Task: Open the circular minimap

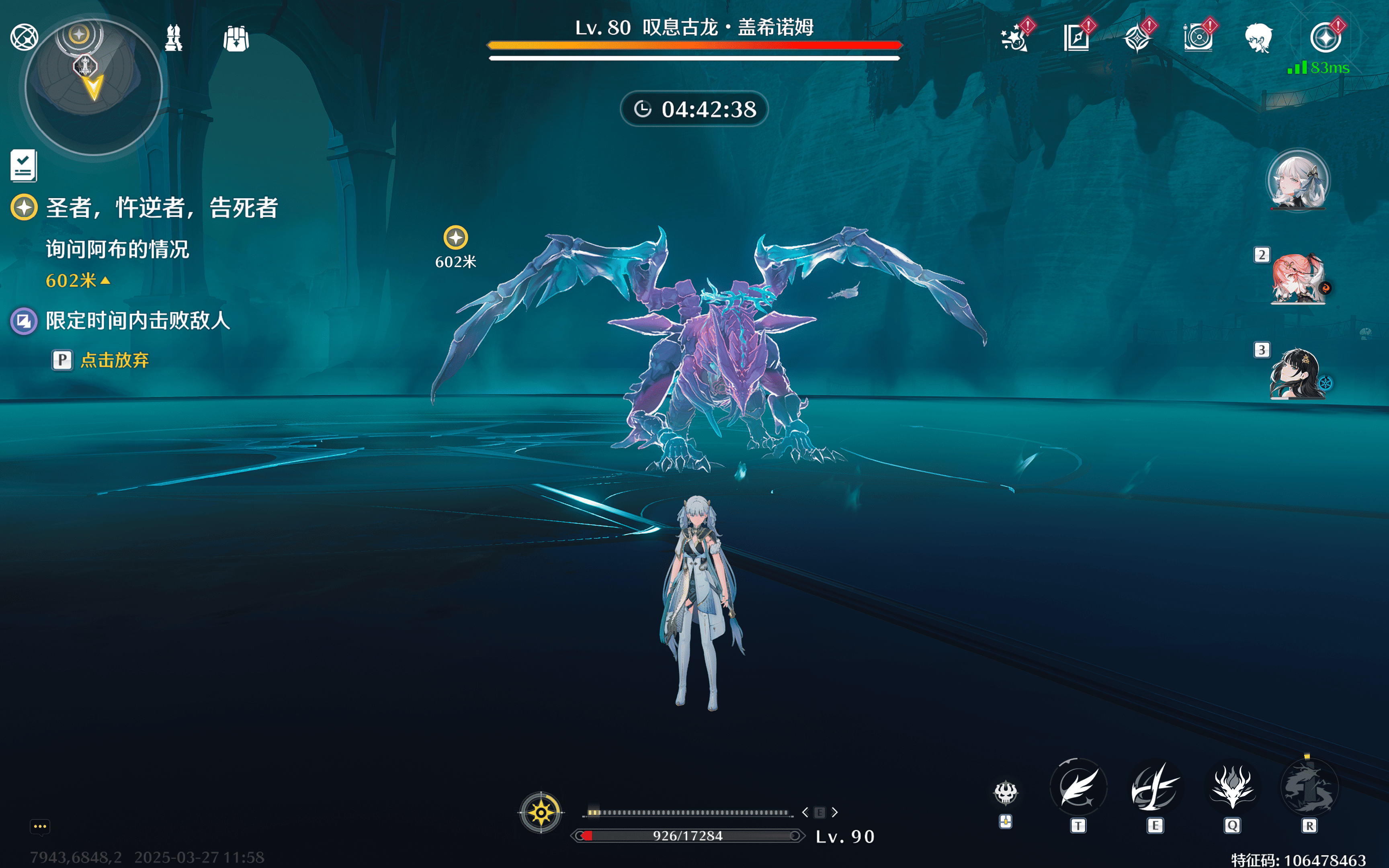Action: [x=93, y=88]
